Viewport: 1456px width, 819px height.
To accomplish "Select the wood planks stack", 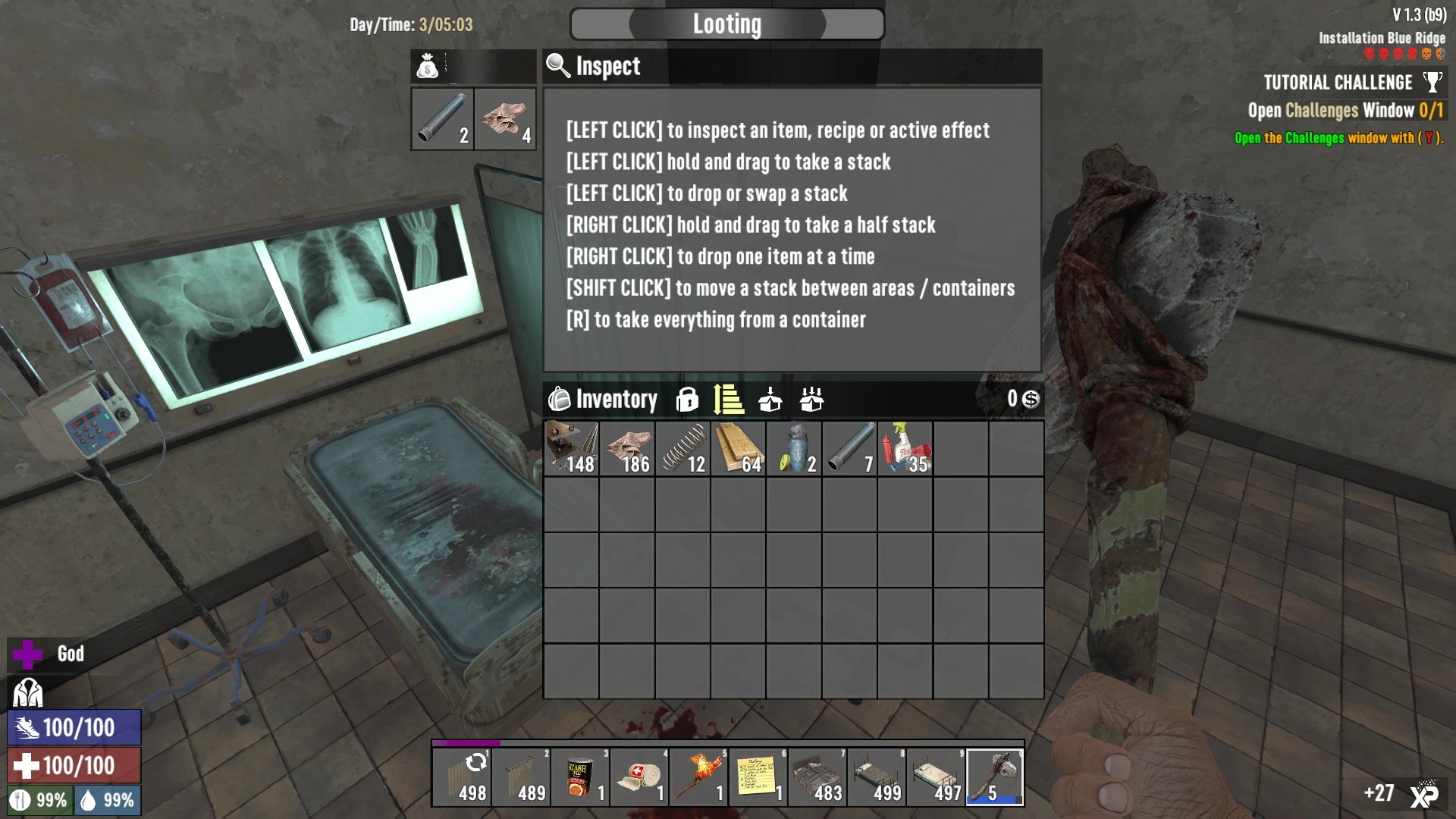I will click(x=739, y=449).
